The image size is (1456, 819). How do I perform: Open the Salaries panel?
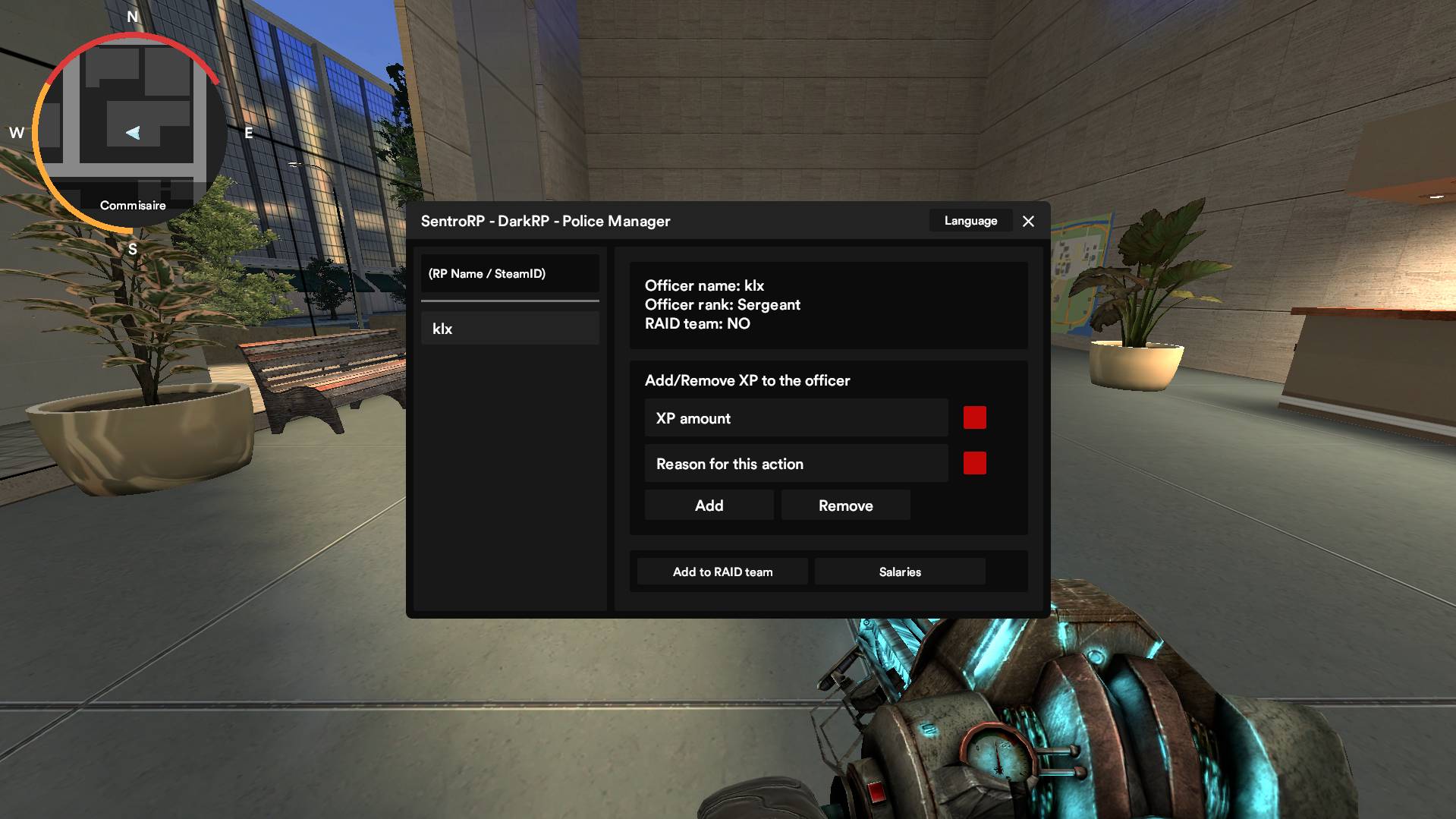(x=900, y=572)
